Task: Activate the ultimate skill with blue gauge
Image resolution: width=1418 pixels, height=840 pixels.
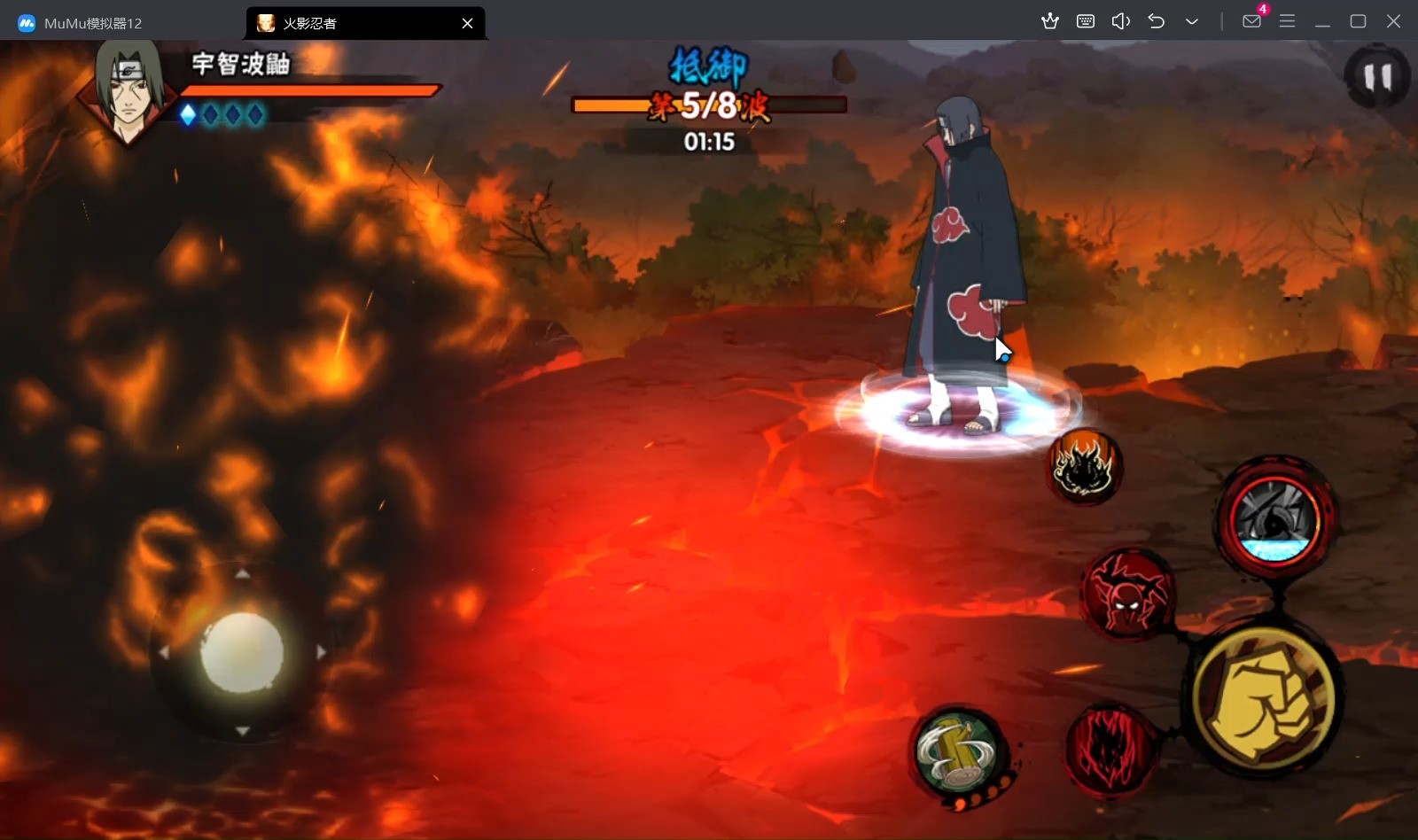Action: click(x=1275, y=518)
